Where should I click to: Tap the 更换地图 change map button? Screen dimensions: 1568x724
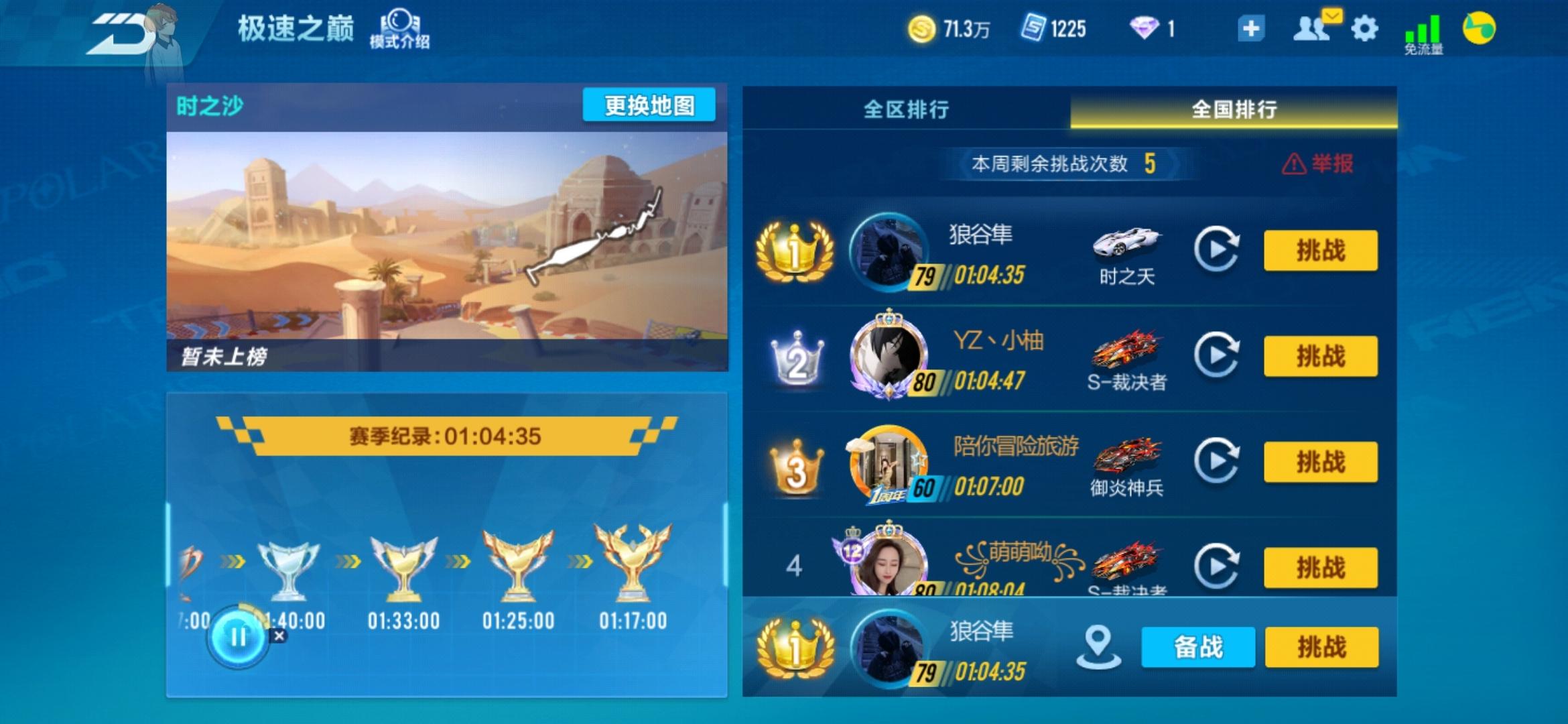pyautogui.click(x=649, y=105)
